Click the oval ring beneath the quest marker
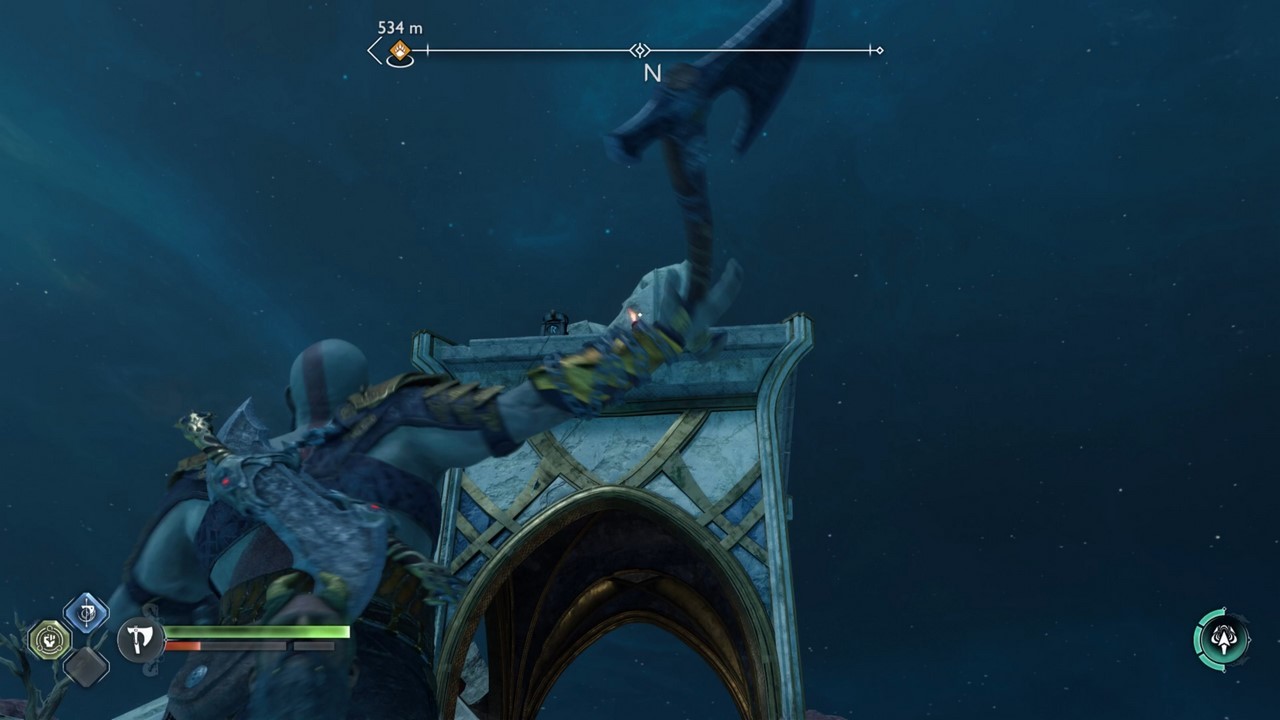1280x720 pixels. (400, 62)
